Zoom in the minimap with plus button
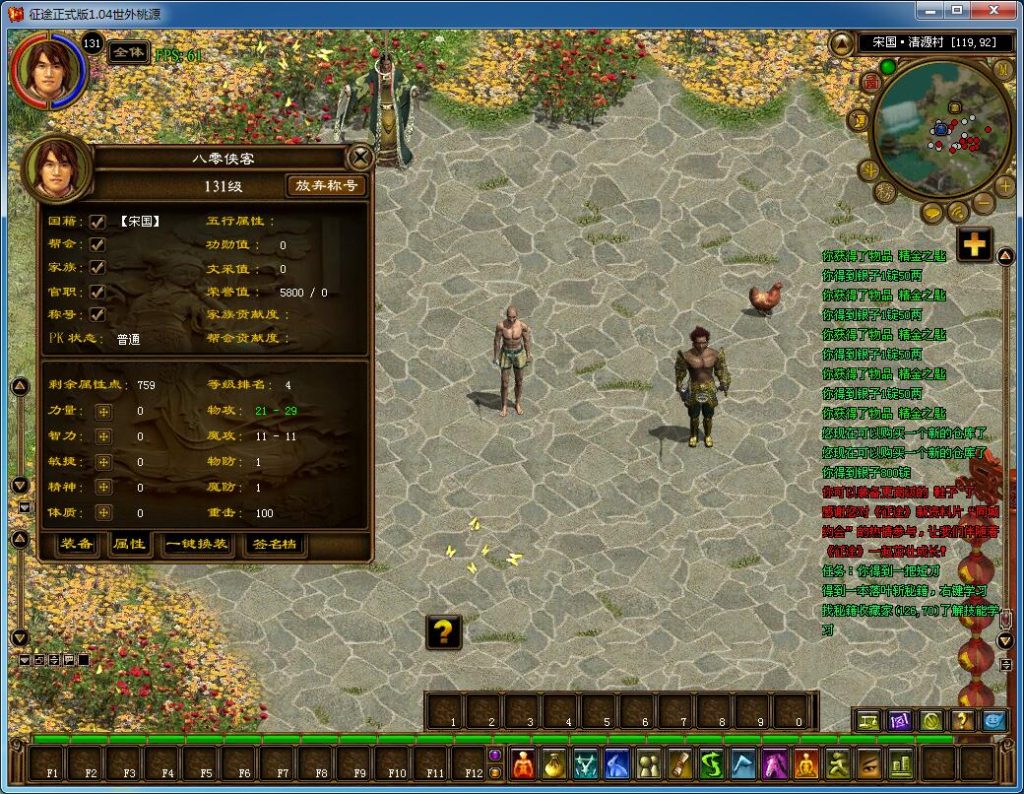The width and height of the screenshot is (1024, 794). pos(1005,185)
